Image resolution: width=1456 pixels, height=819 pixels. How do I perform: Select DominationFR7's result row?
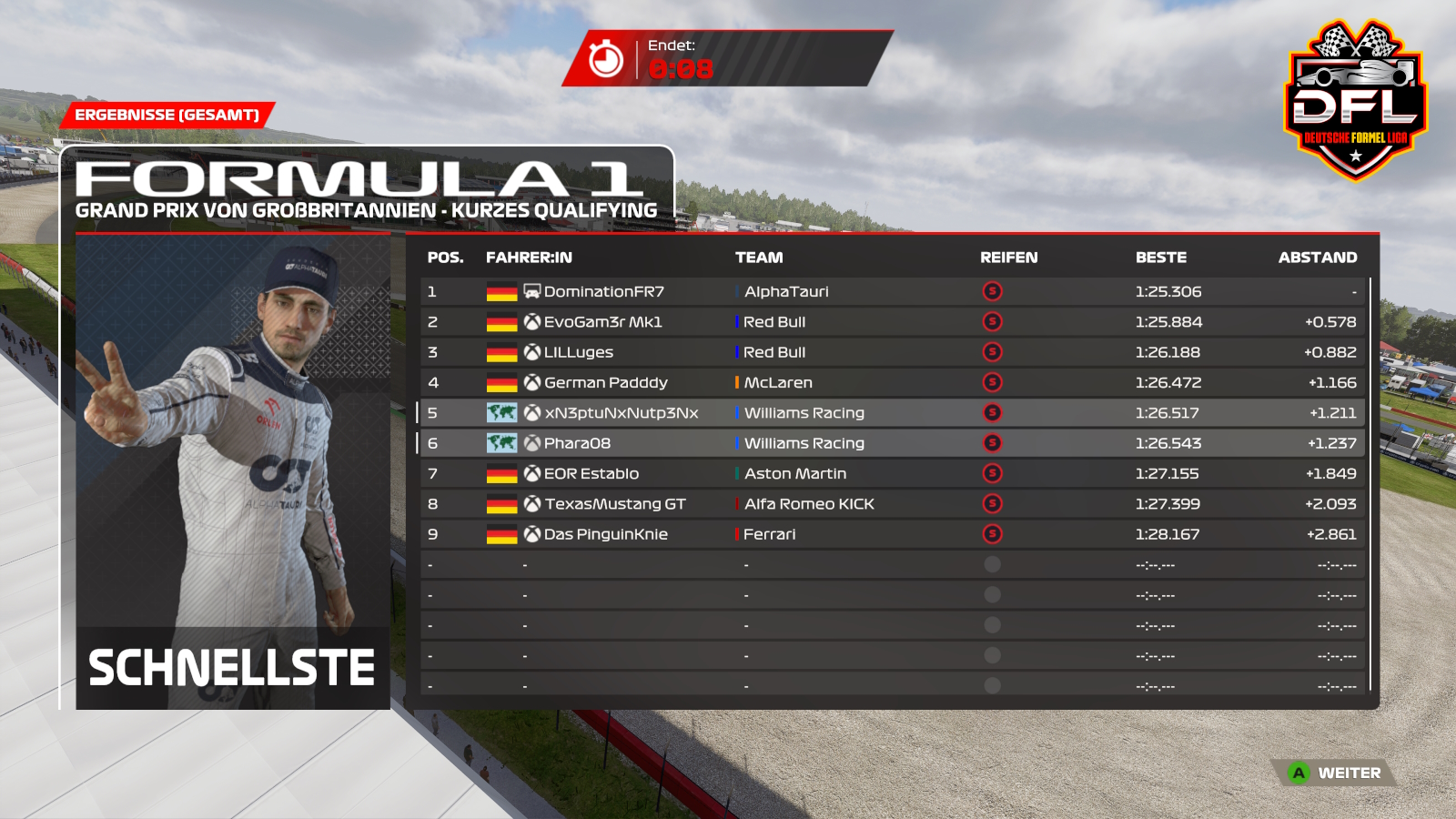pos(603,291)
